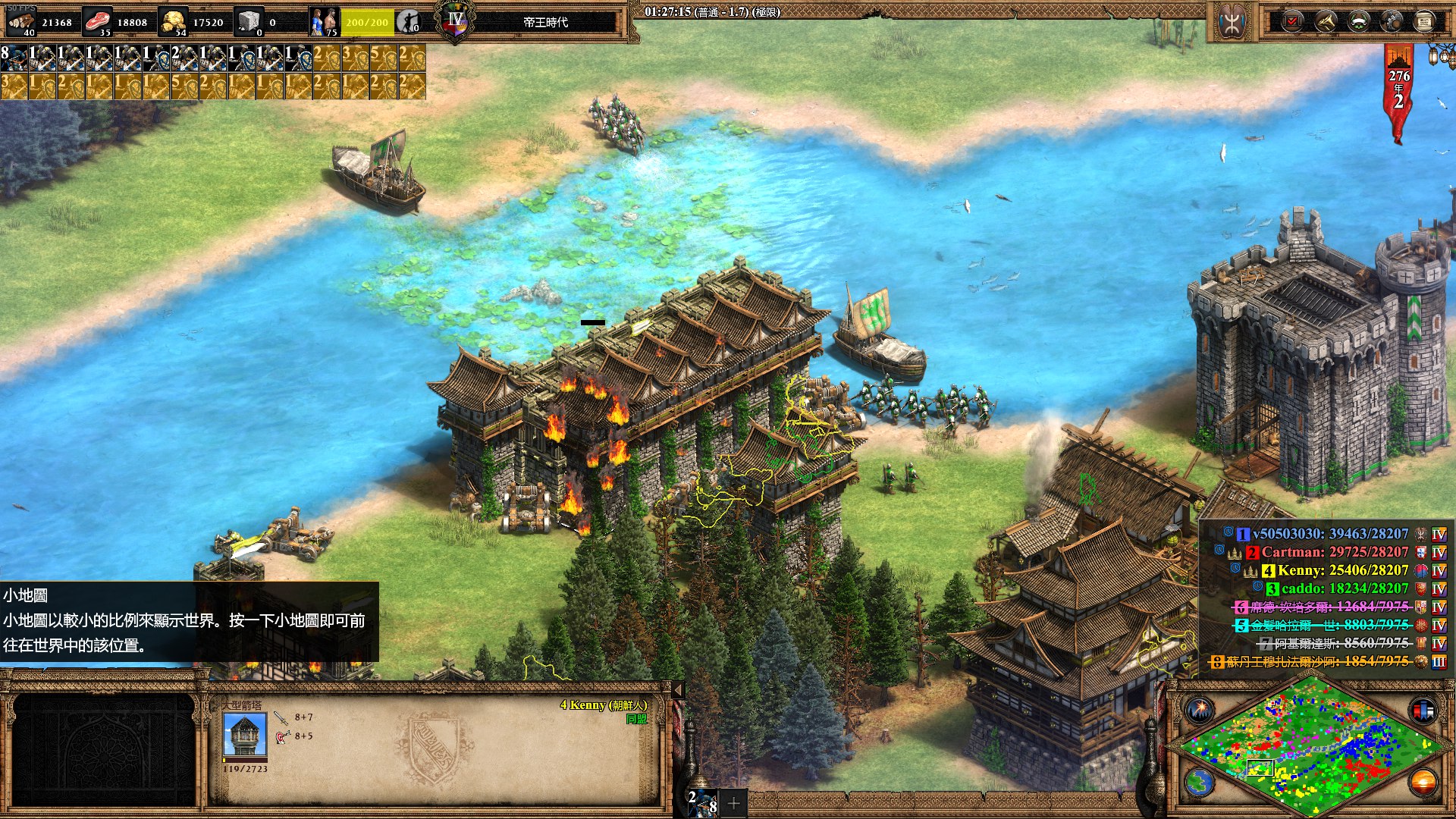
Task: Open the scroll chat log icon
Action: tap(1425, 21)
